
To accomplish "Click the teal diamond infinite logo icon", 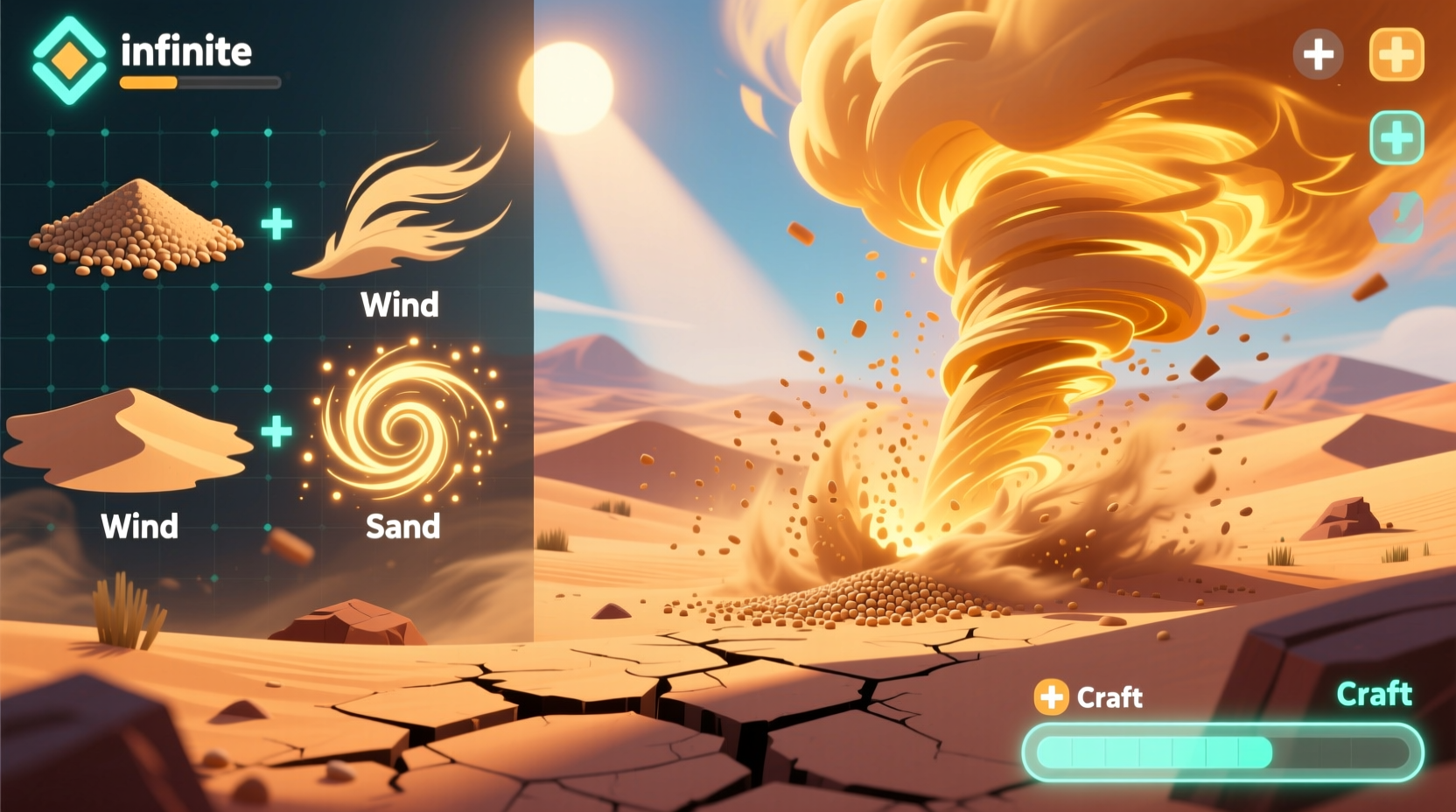I will click(68, 59).
